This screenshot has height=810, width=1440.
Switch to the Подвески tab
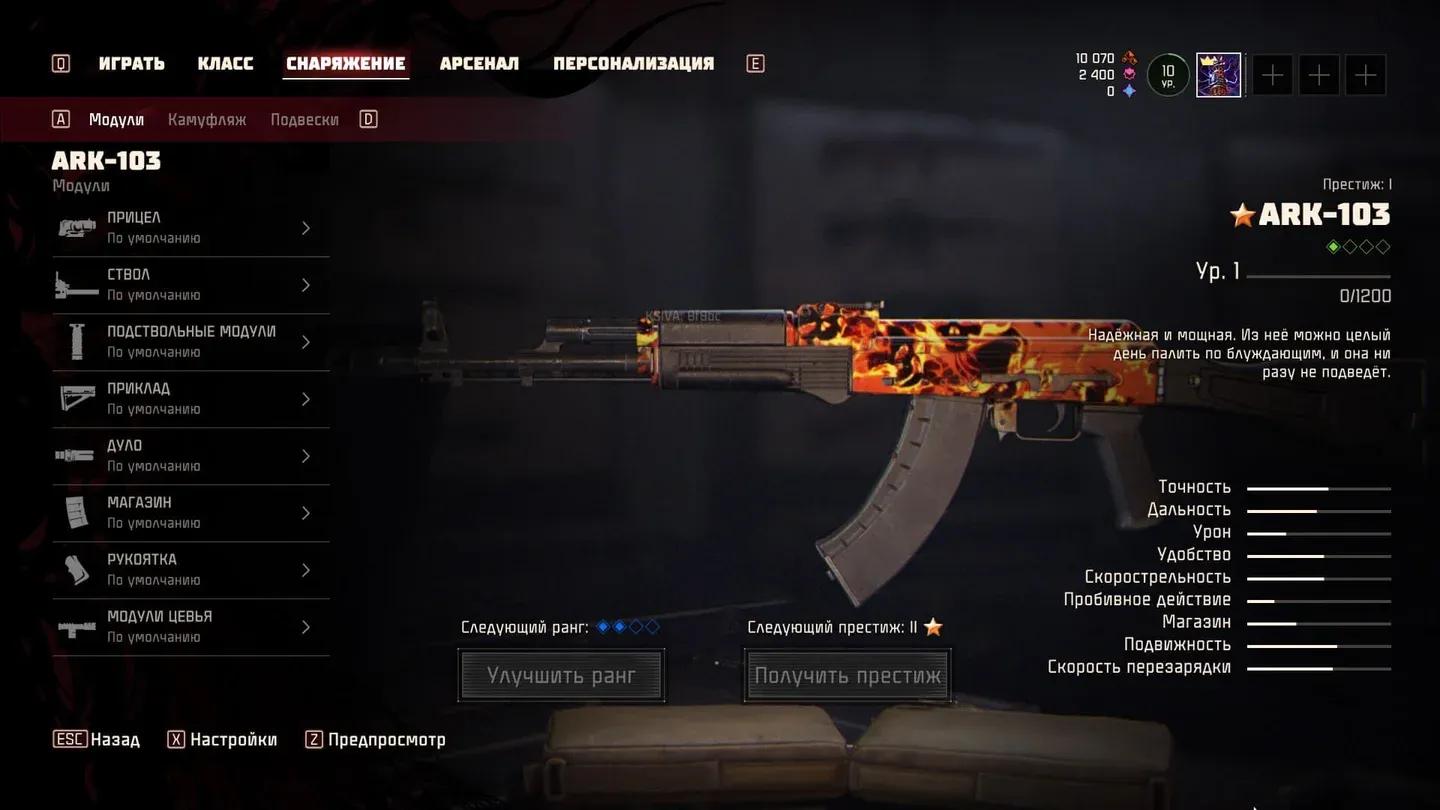click(x=303, y=118)
